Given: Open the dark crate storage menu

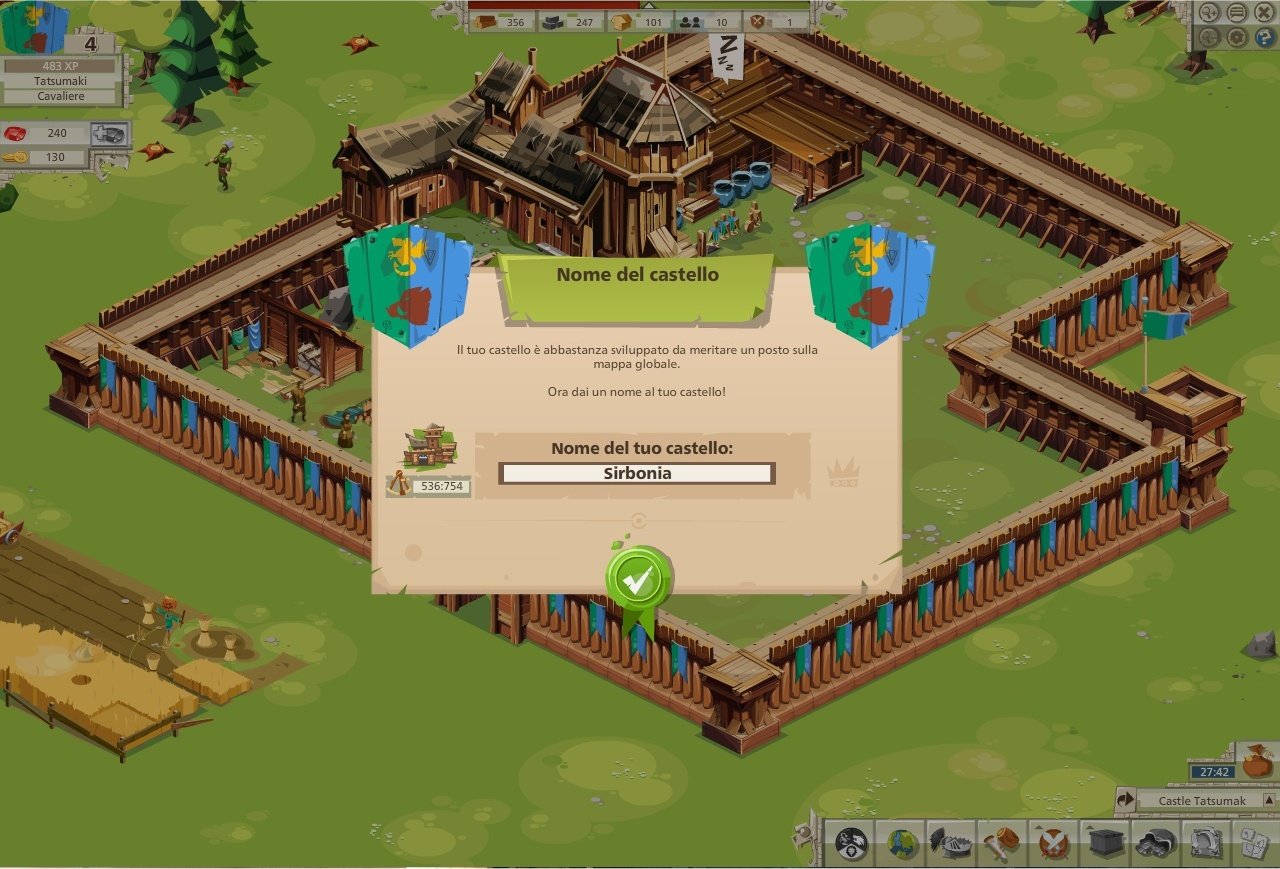Looking at the screenshot, I should click(x=1105, y=843).
